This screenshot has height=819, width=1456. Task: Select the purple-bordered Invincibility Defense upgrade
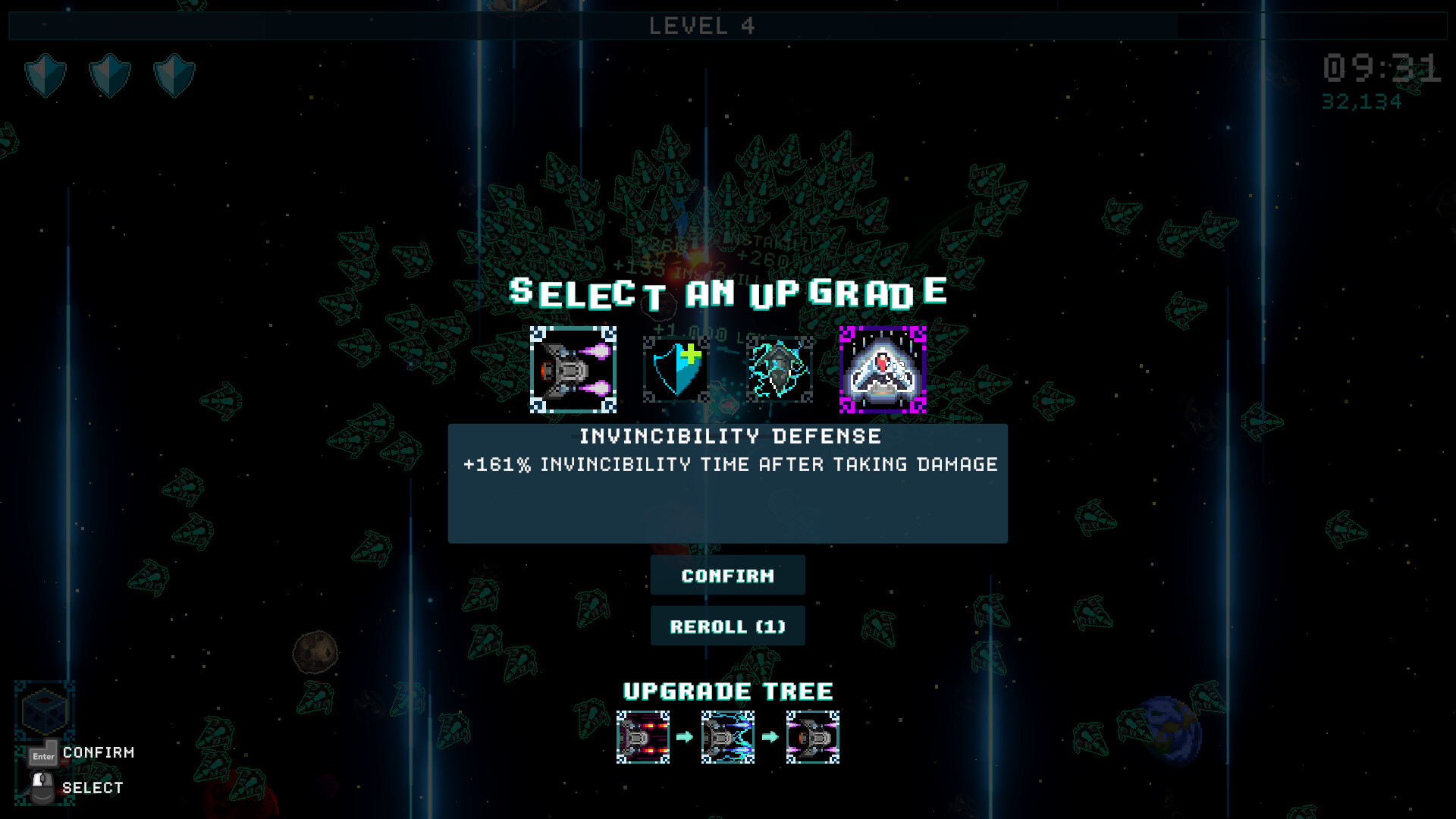882,369
